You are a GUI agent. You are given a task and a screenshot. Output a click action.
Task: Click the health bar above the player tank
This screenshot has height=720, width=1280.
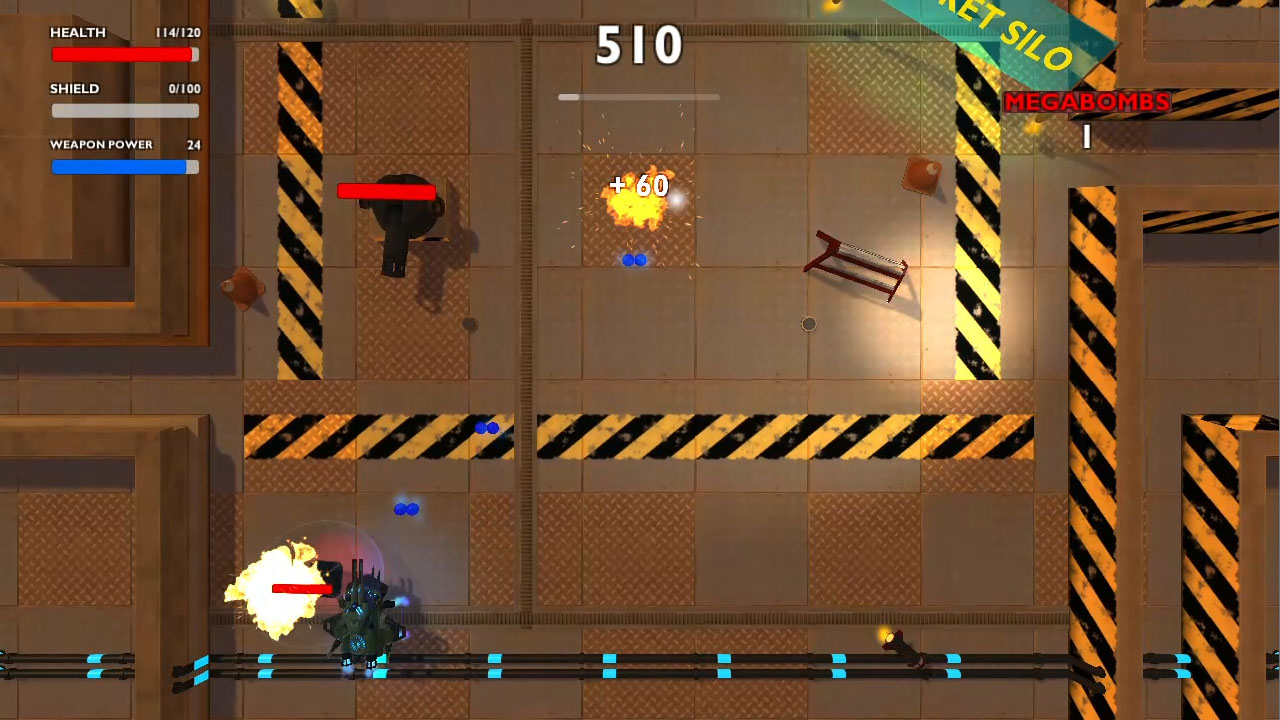coord(303,588)
